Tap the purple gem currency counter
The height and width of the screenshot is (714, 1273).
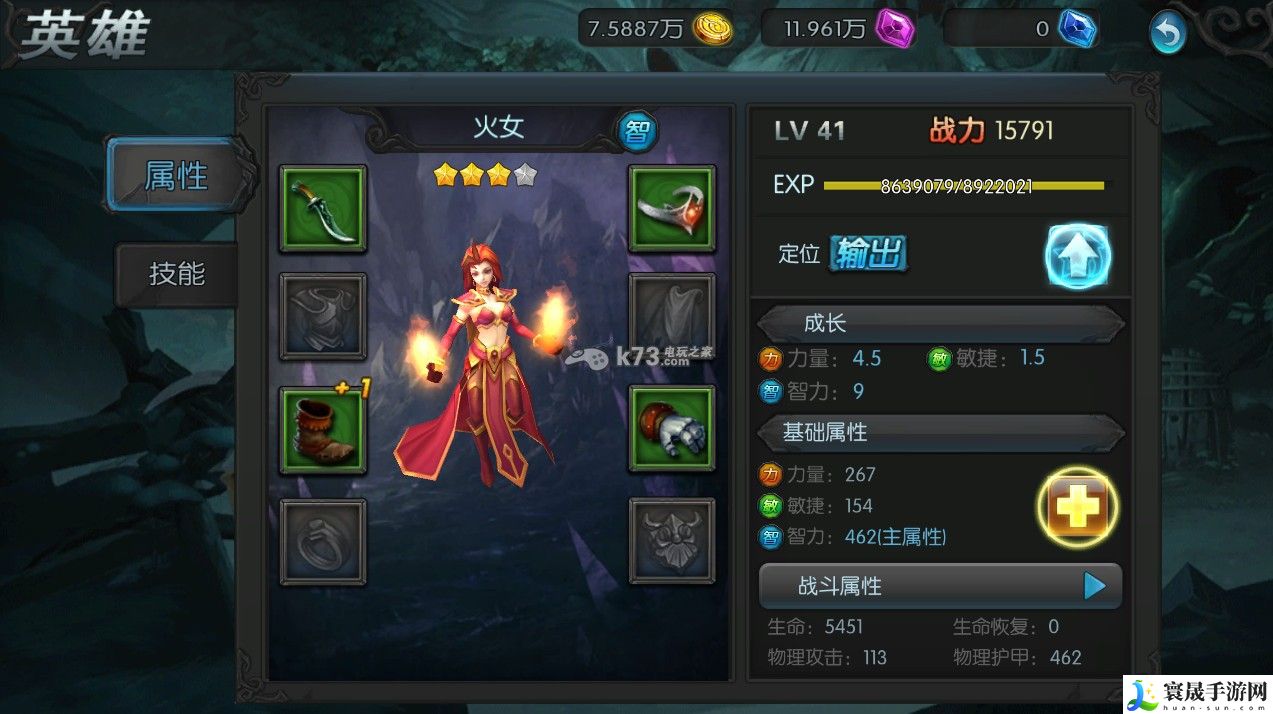point(838,29)
